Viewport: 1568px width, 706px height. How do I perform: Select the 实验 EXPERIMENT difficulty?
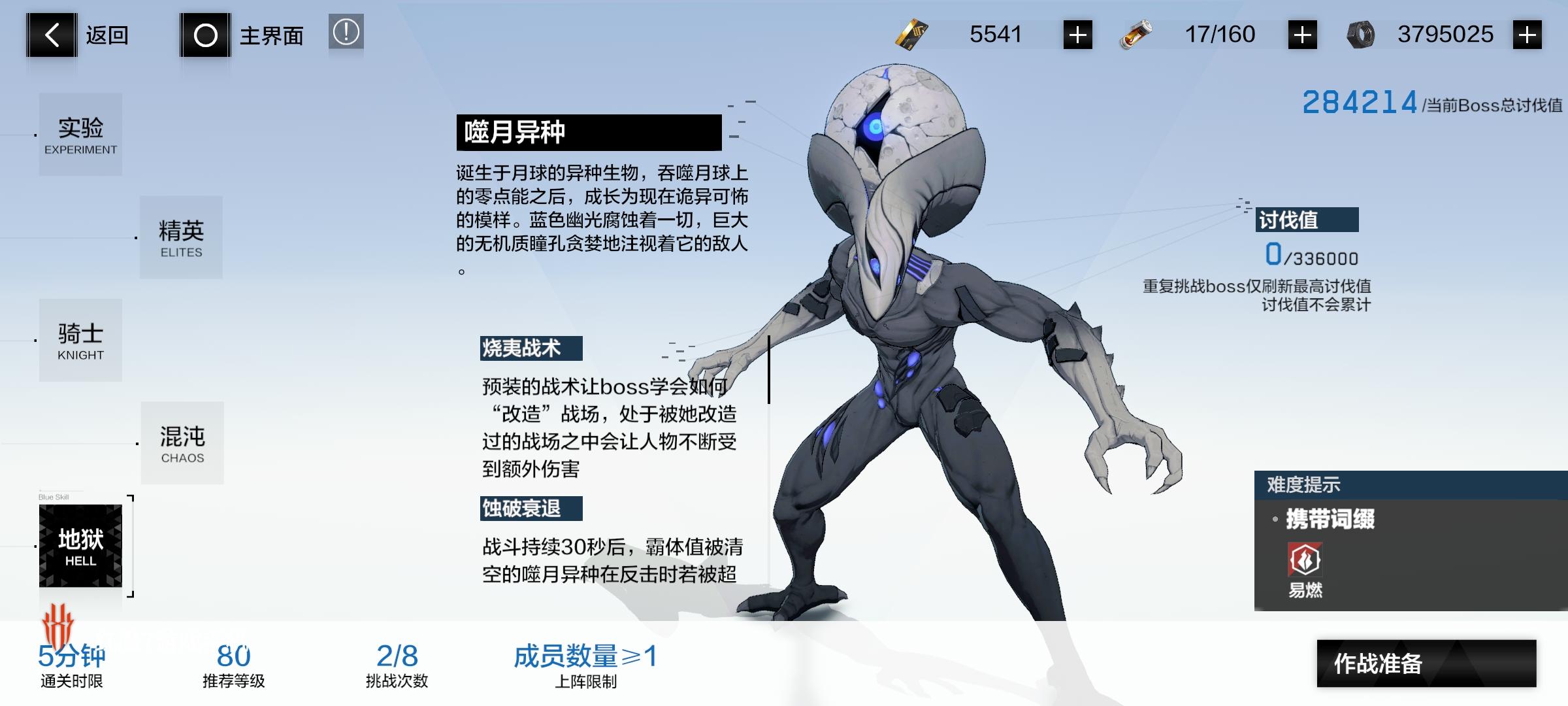(80, 133)
